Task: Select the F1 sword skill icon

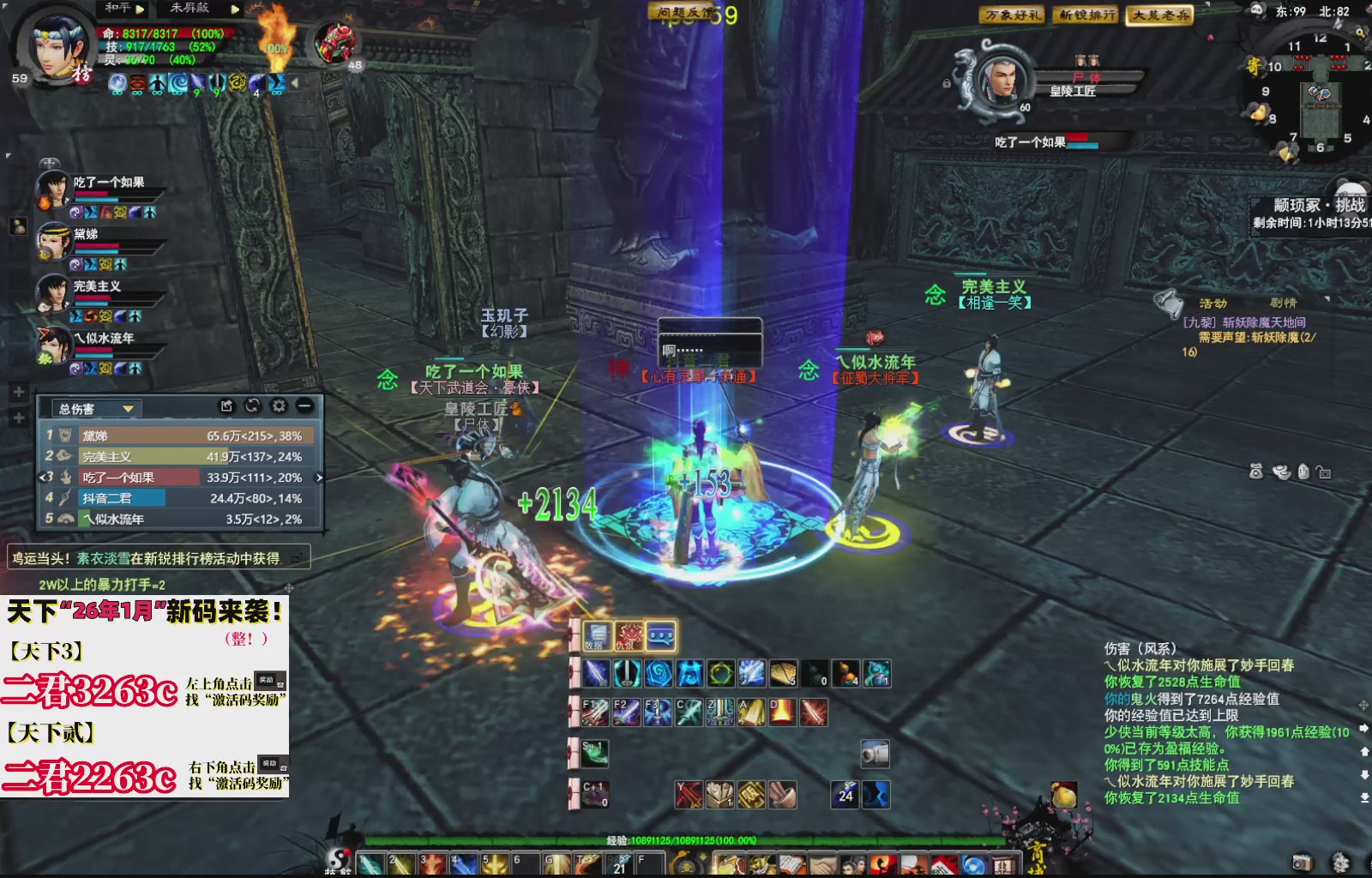Action: 595,712
